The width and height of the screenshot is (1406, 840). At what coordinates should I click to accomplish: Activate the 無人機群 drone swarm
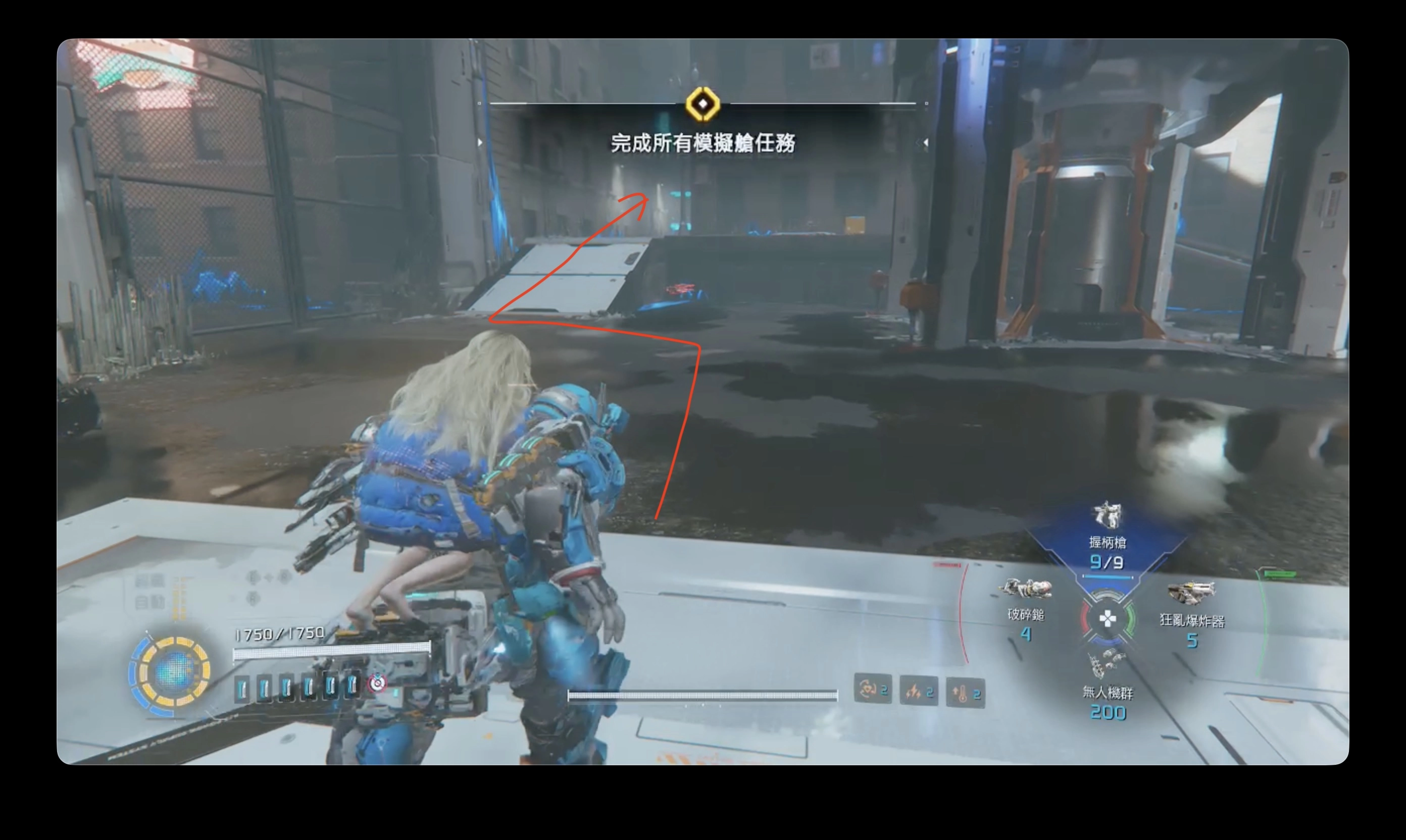(1106, 663)
